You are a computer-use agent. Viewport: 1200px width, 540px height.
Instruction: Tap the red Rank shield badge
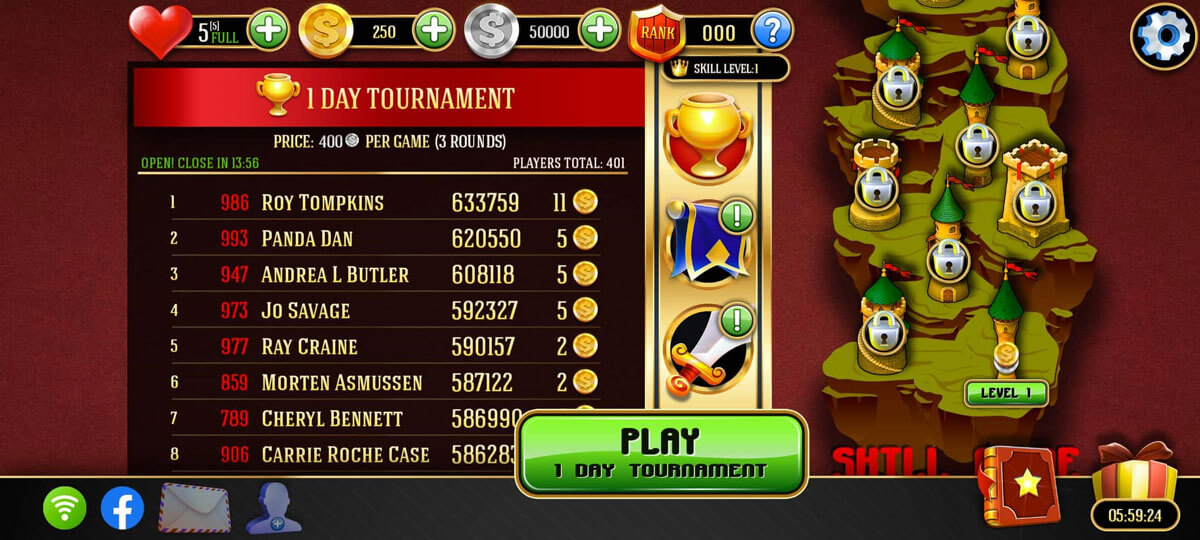[656, 32]
